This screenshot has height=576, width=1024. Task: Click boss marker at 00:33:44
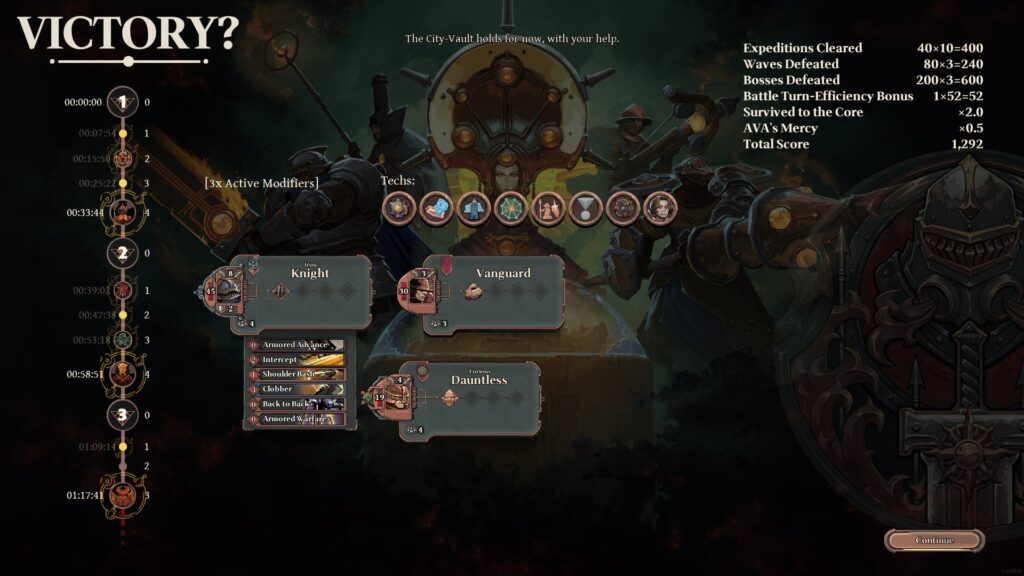[x=123, y=212]
